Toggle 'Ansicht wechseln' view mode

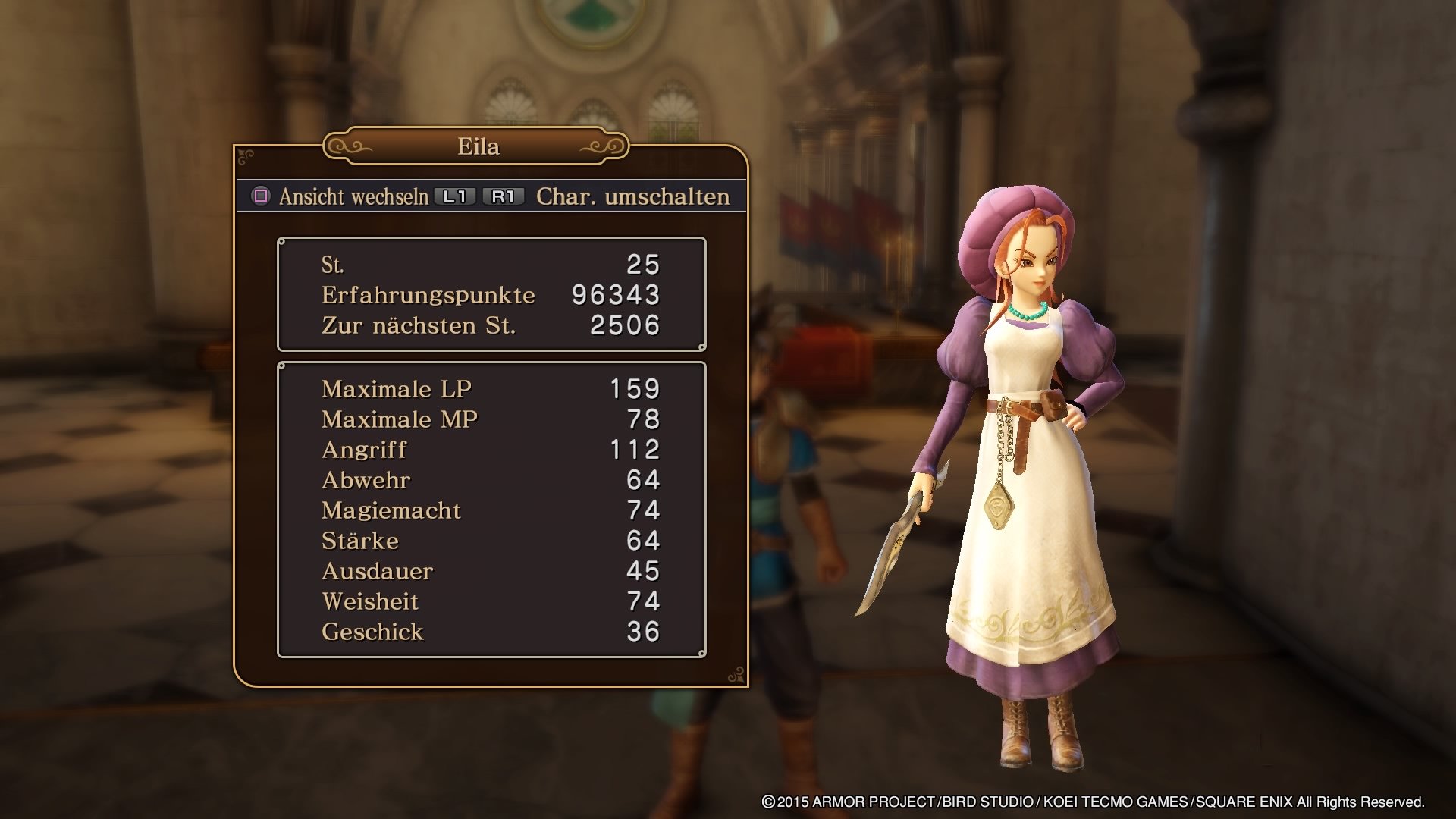(356, 196)
